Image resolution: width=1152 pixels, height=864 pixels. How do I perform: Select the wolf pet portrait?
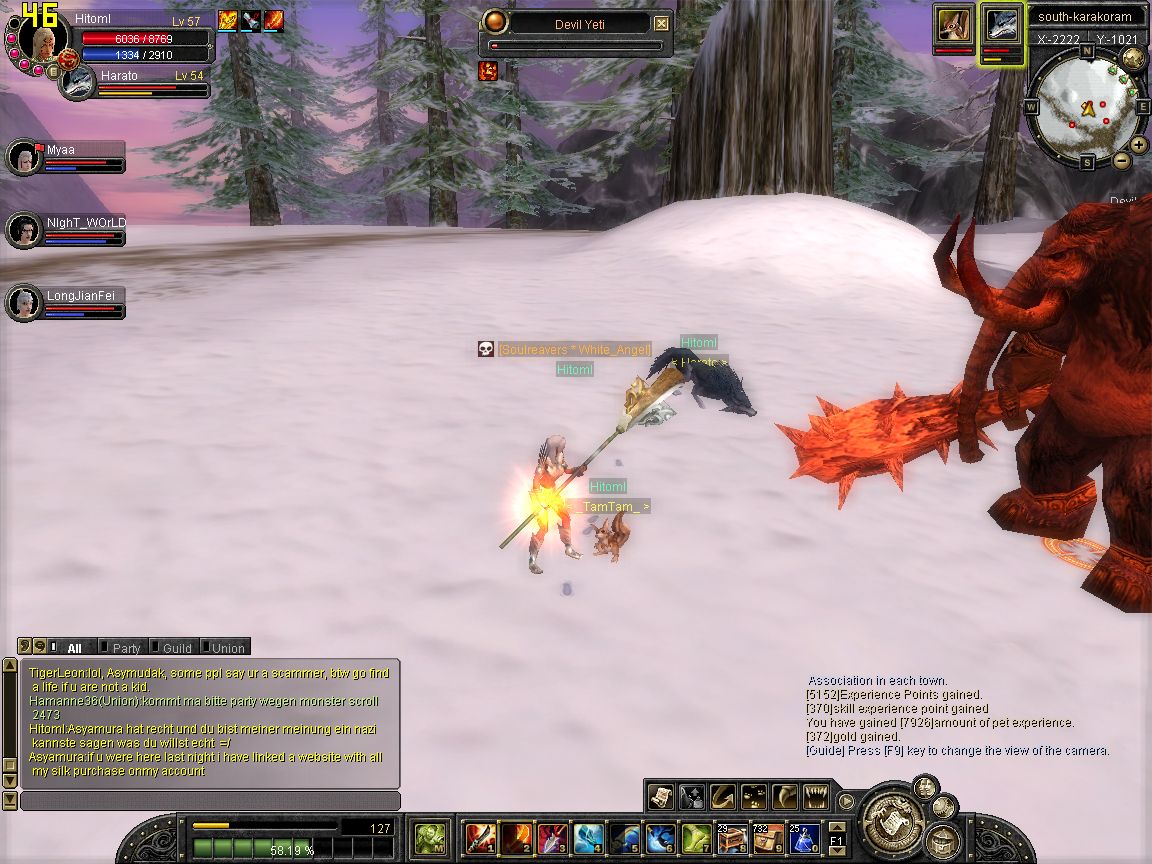[1001, 24]
